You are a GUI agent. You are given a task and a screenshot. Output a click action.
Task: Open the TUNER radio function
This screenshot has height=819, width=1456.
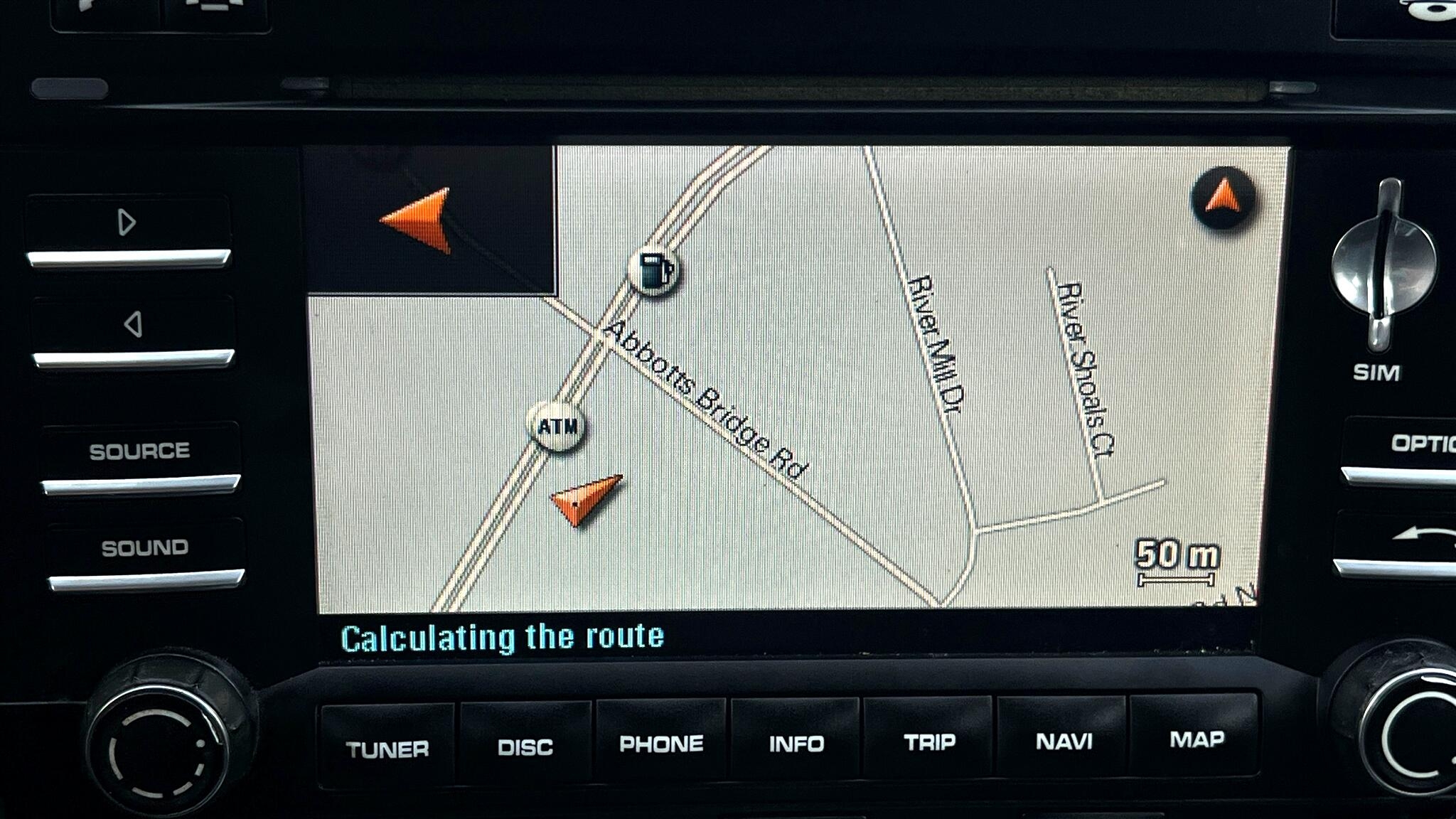[x=387, y=747]
